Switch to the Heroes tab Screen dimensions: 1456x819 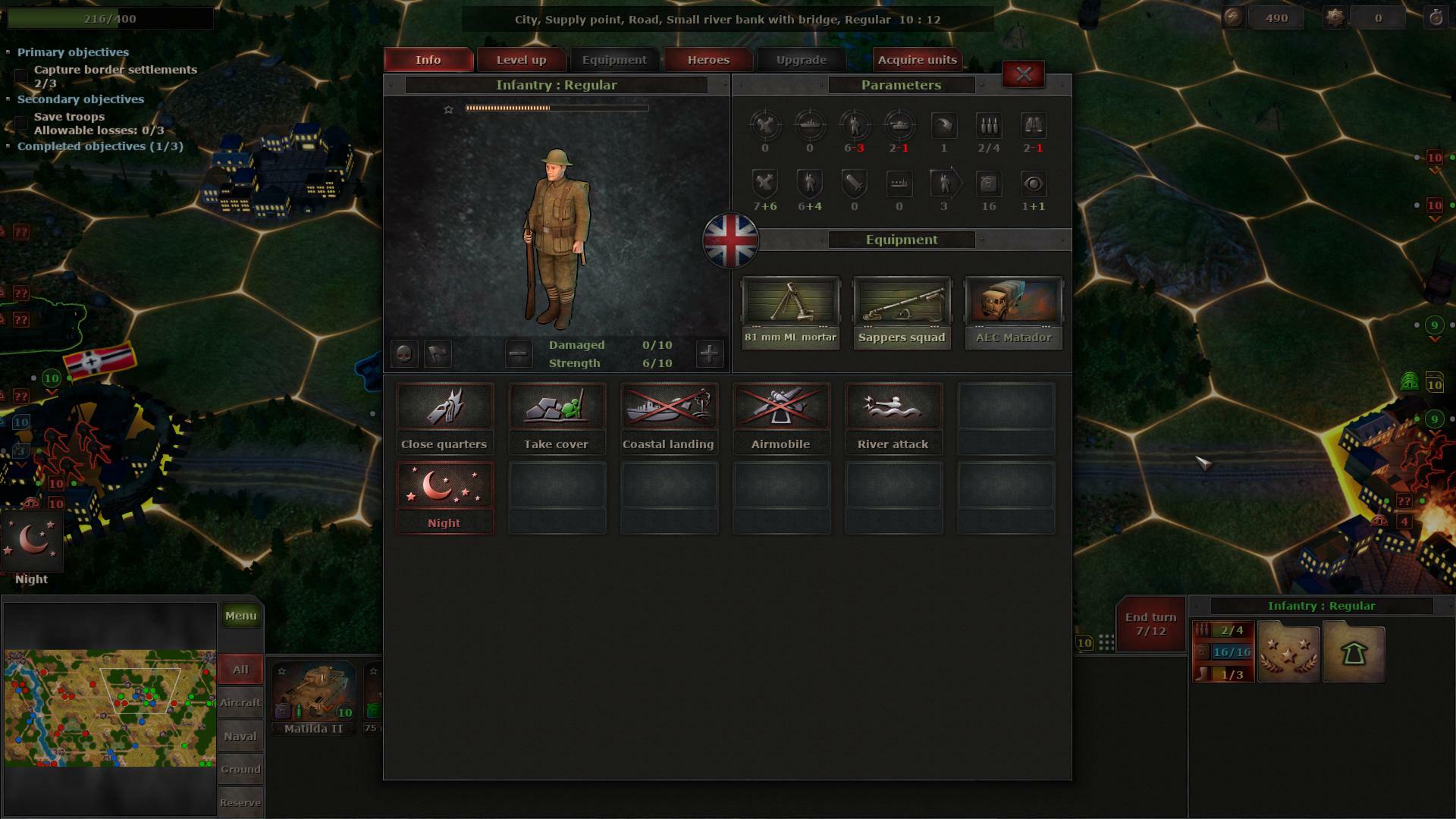click(x=708, y=59)
